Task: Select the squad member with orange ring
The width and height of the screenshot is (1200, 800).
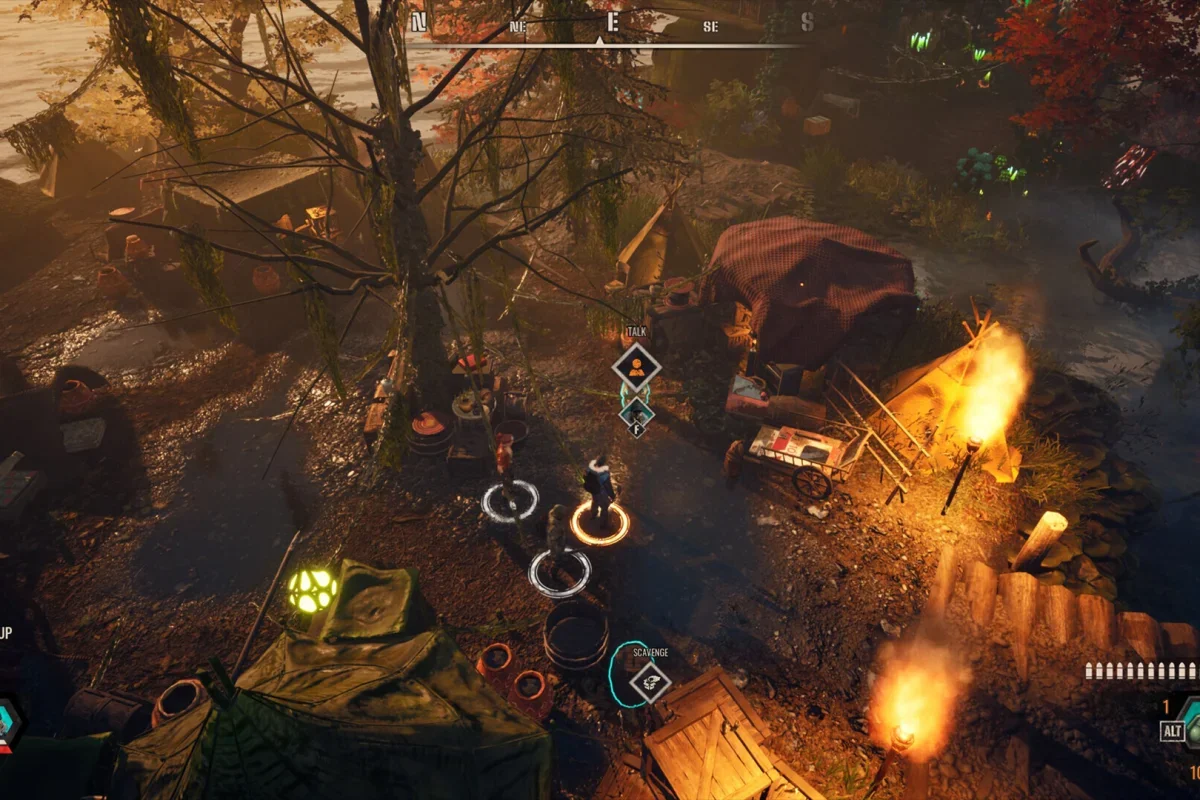Action: (x=600, y=495)
